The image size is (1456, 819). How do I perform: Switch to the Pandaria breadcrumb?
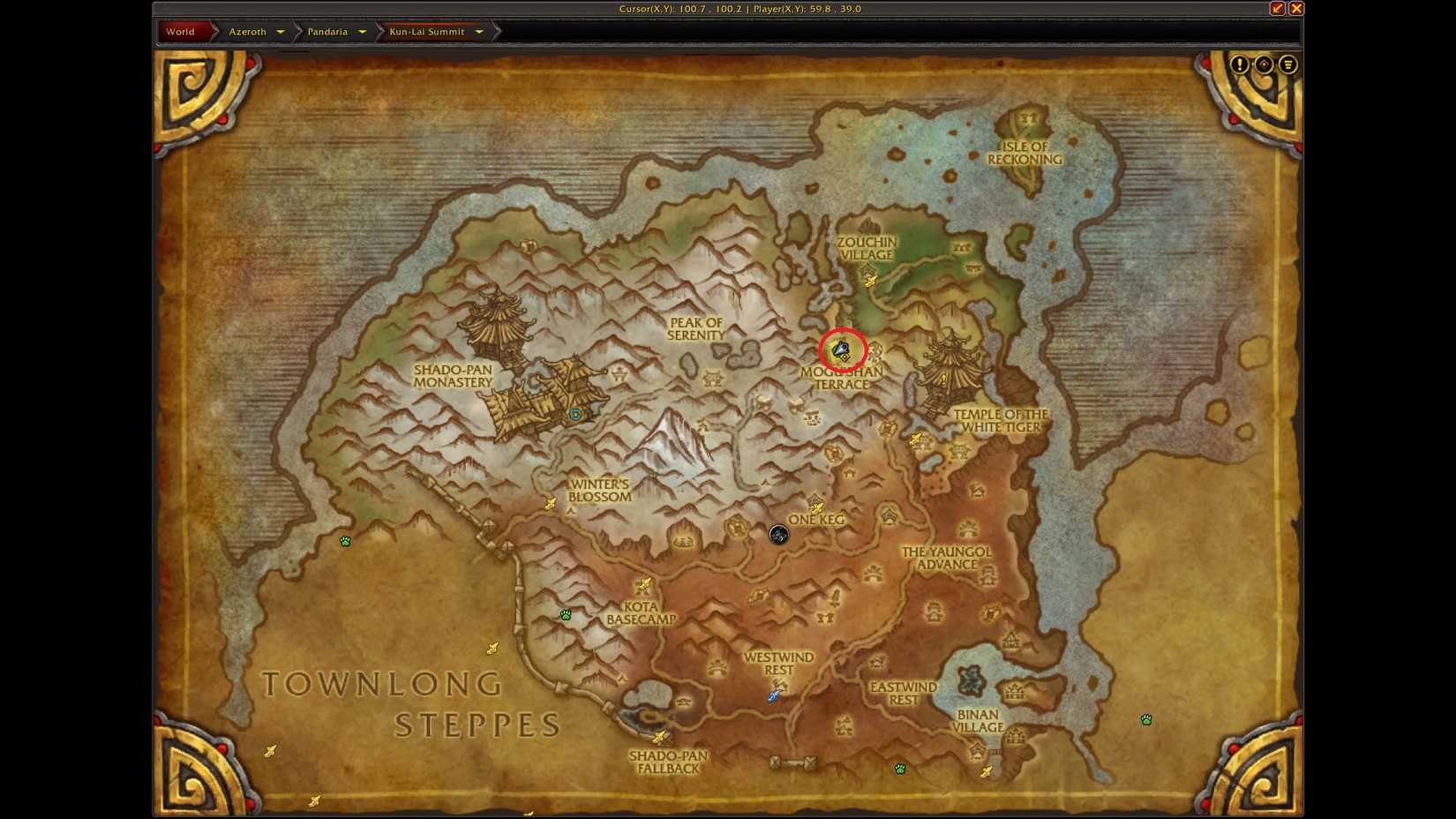click(x=327, y=31)
